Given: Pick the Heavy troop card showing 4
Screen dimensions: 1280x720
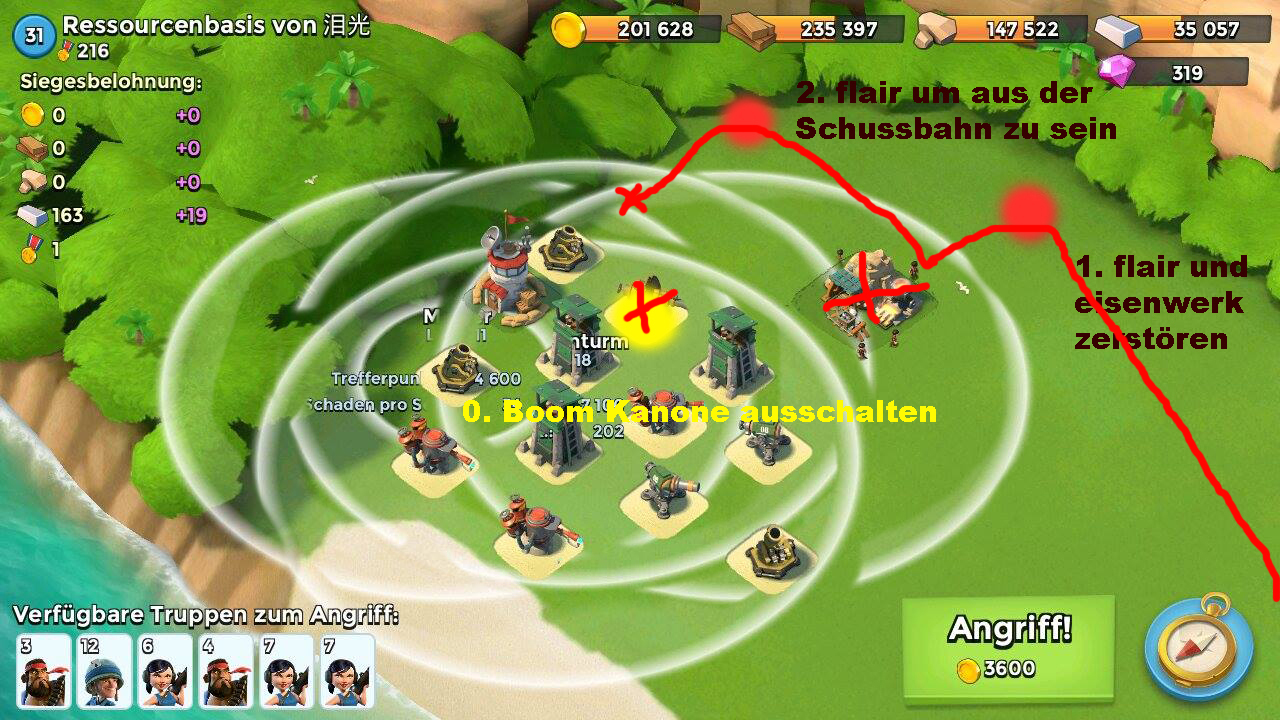Looking at the screenshot, I should click(x=225, y=671).
